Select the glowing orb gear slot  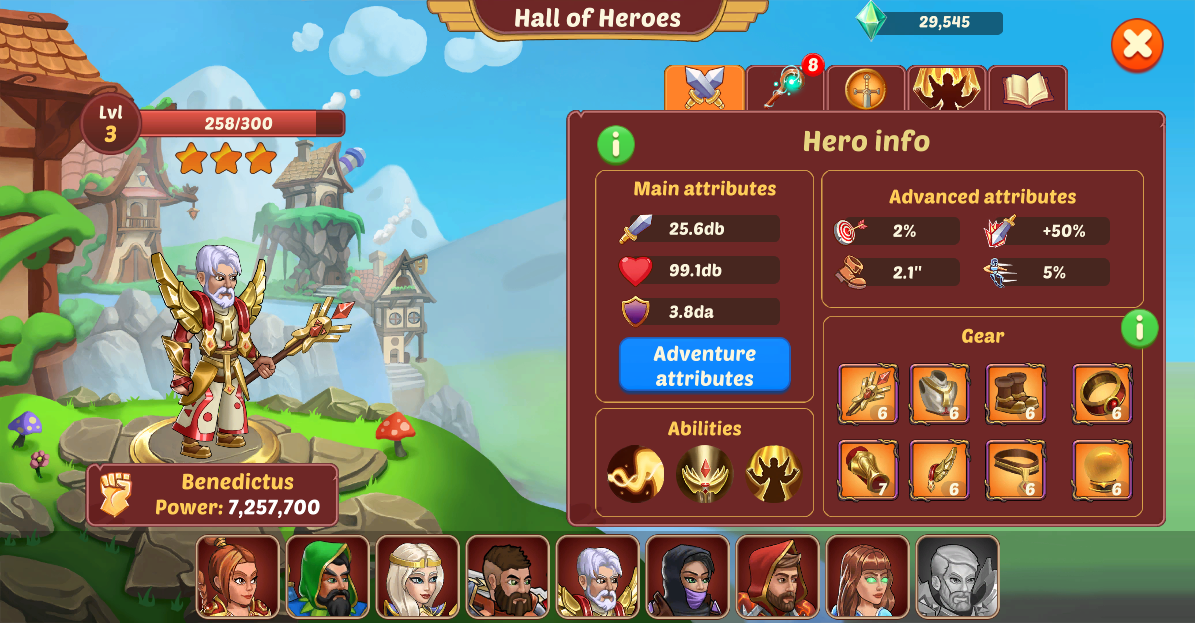coord(1102,469)
